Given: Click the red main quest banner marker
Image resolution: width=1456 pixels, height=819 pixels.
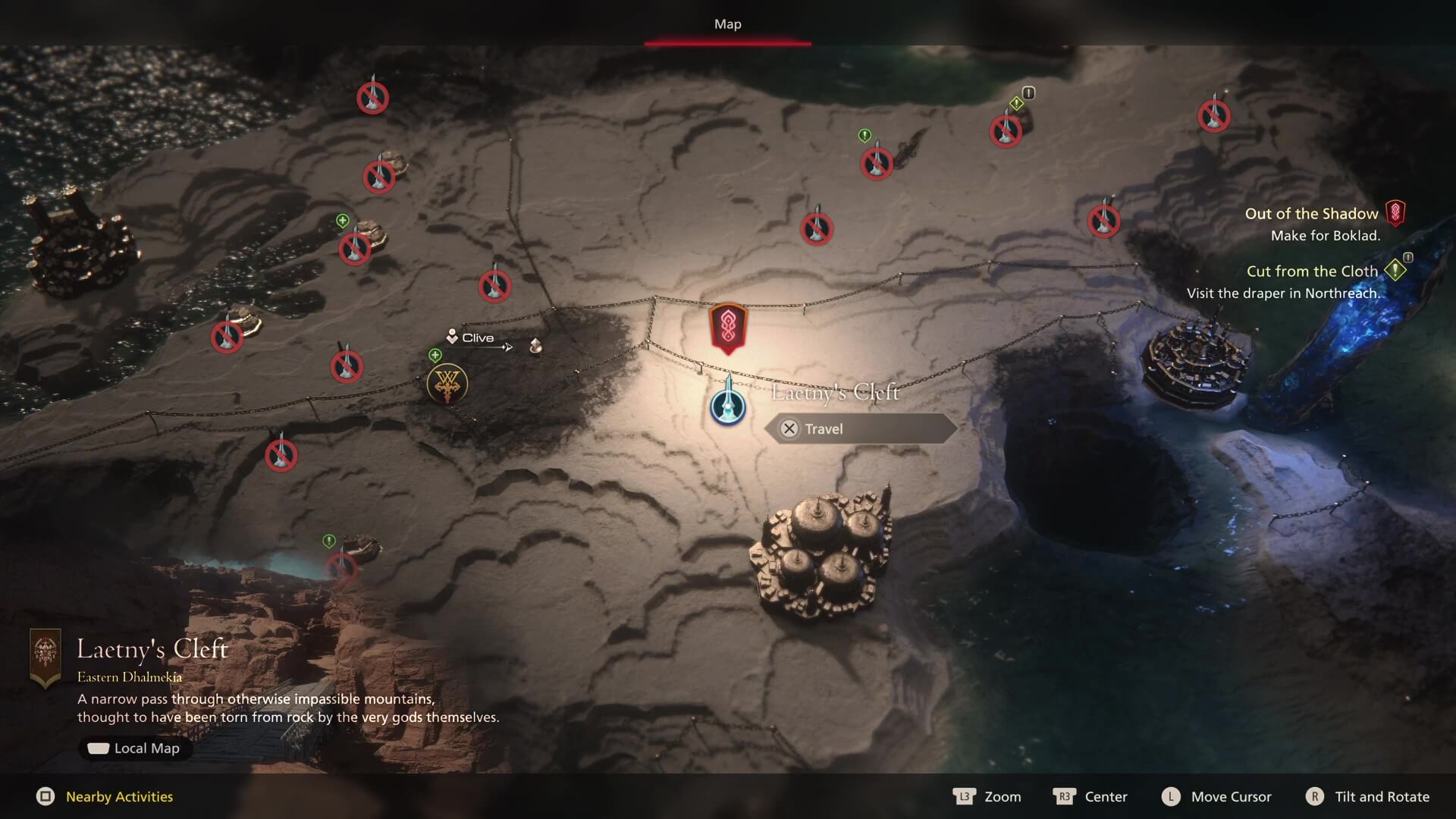Looking at the screenshot, I should [x=726, y=328].
